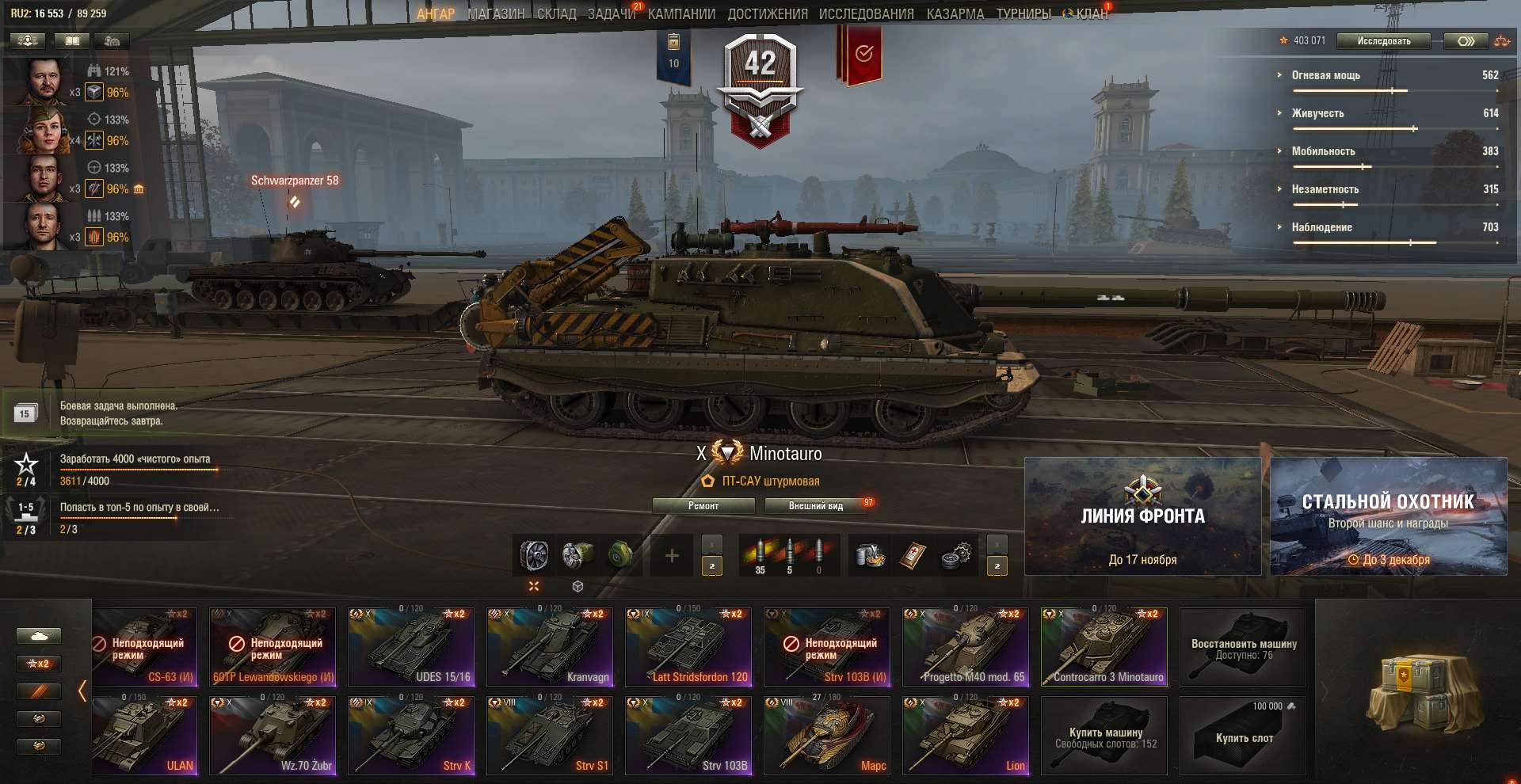Switch to the МАГАЗИН menu tab
The height and width of the screenshot is (784, 1521).
[495, 13]
